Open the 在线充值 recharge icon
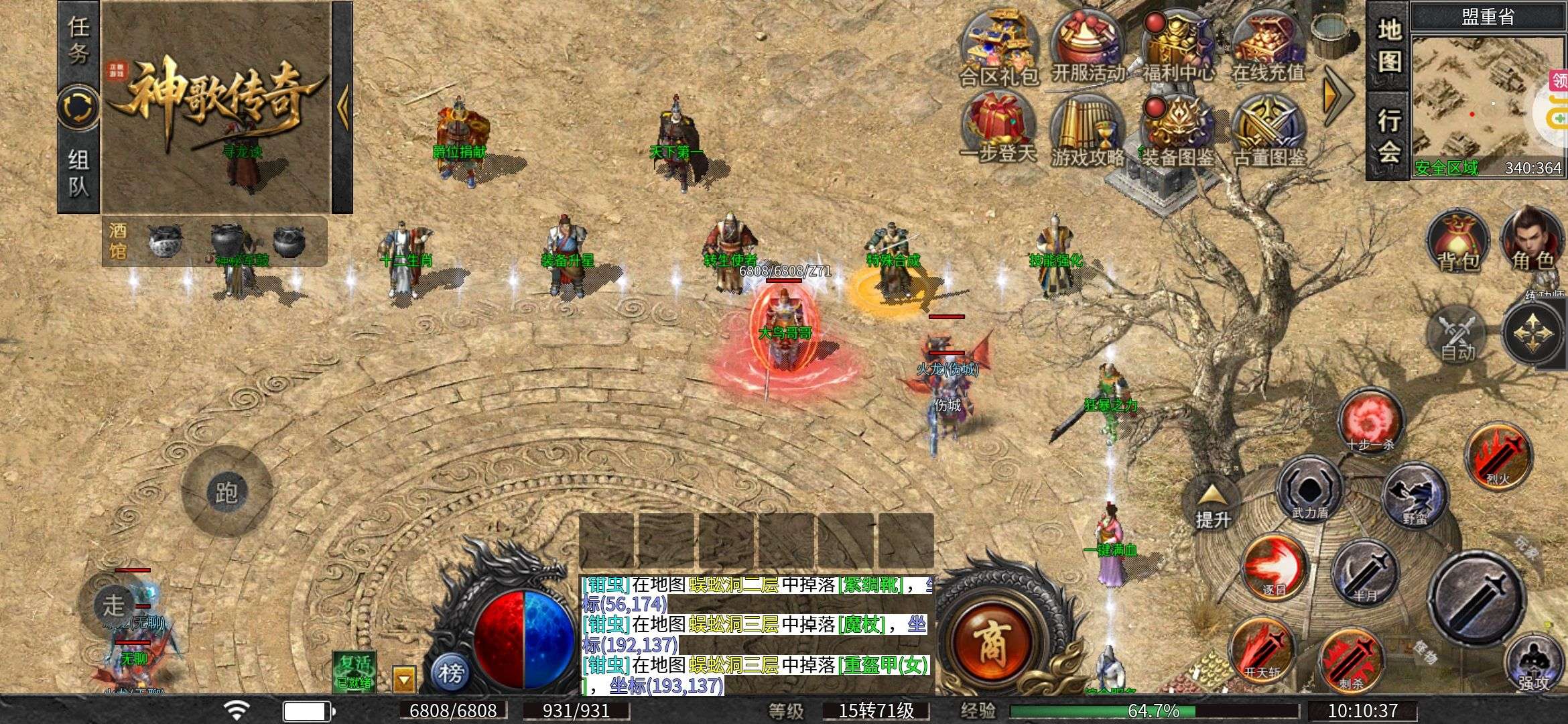 (x=1268, y=44)
